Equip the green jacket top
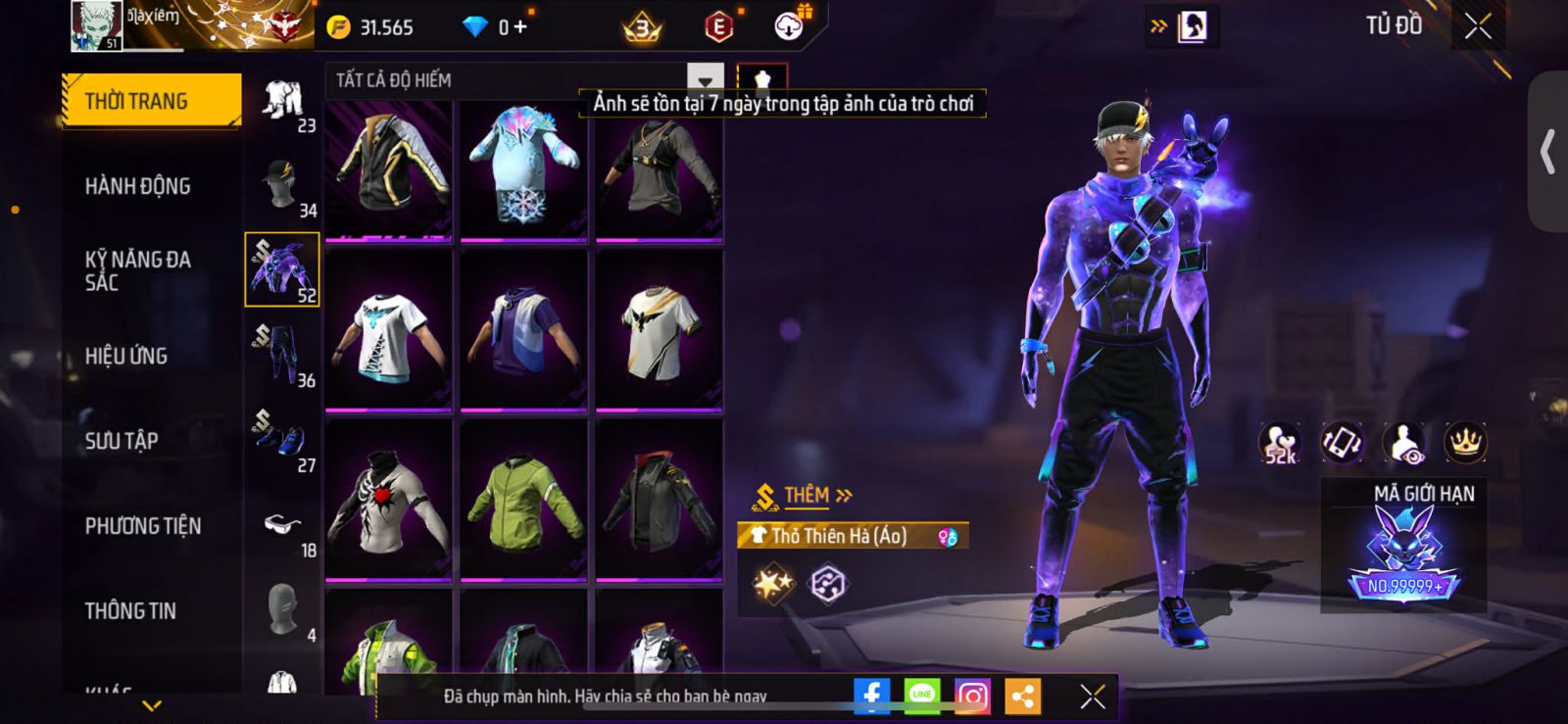The image size is (1568, 724). 524,500
